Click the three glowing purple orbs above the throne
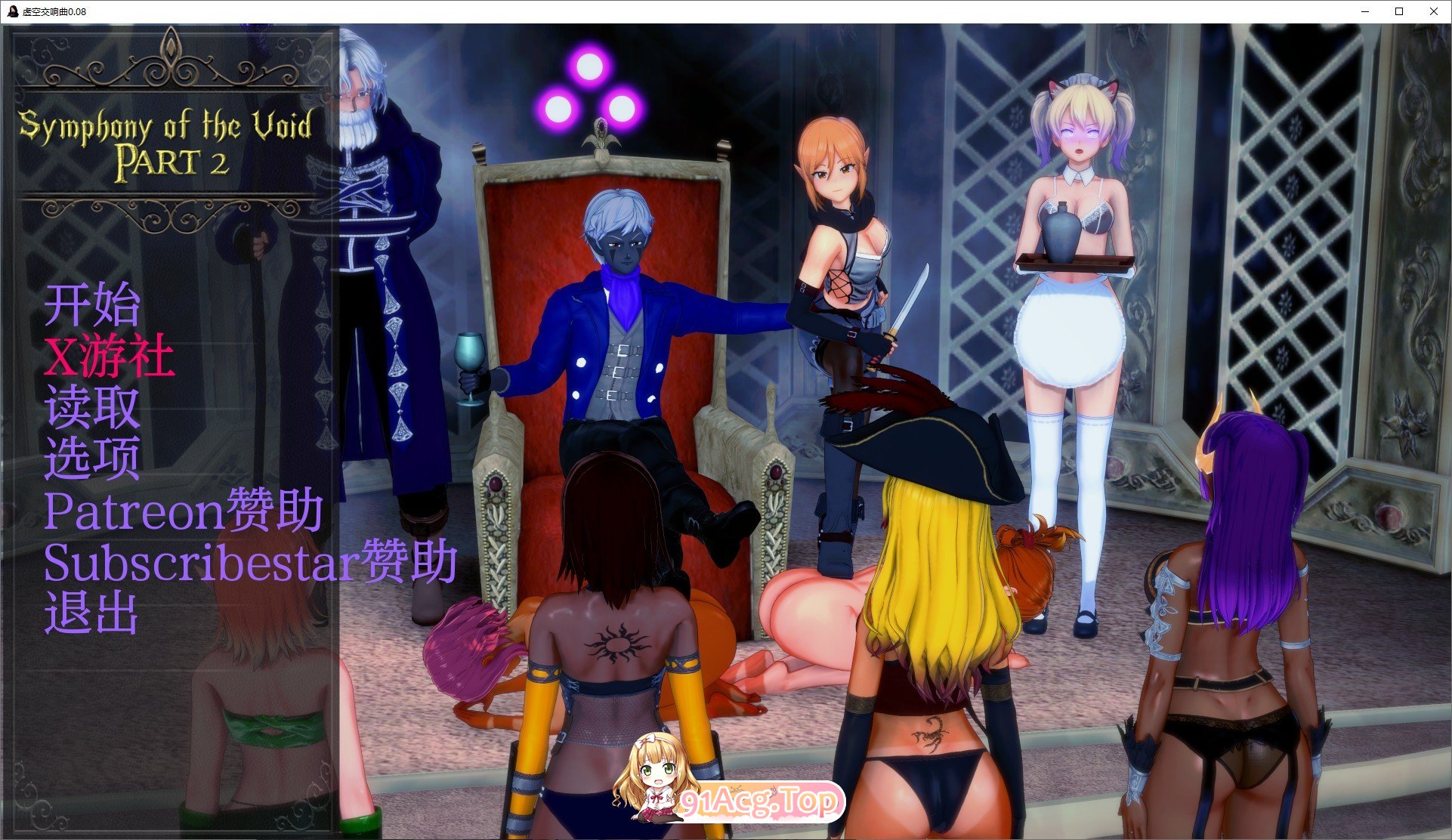The height and width of the screenshot is (840, 1452). click(x=589, y=83)
